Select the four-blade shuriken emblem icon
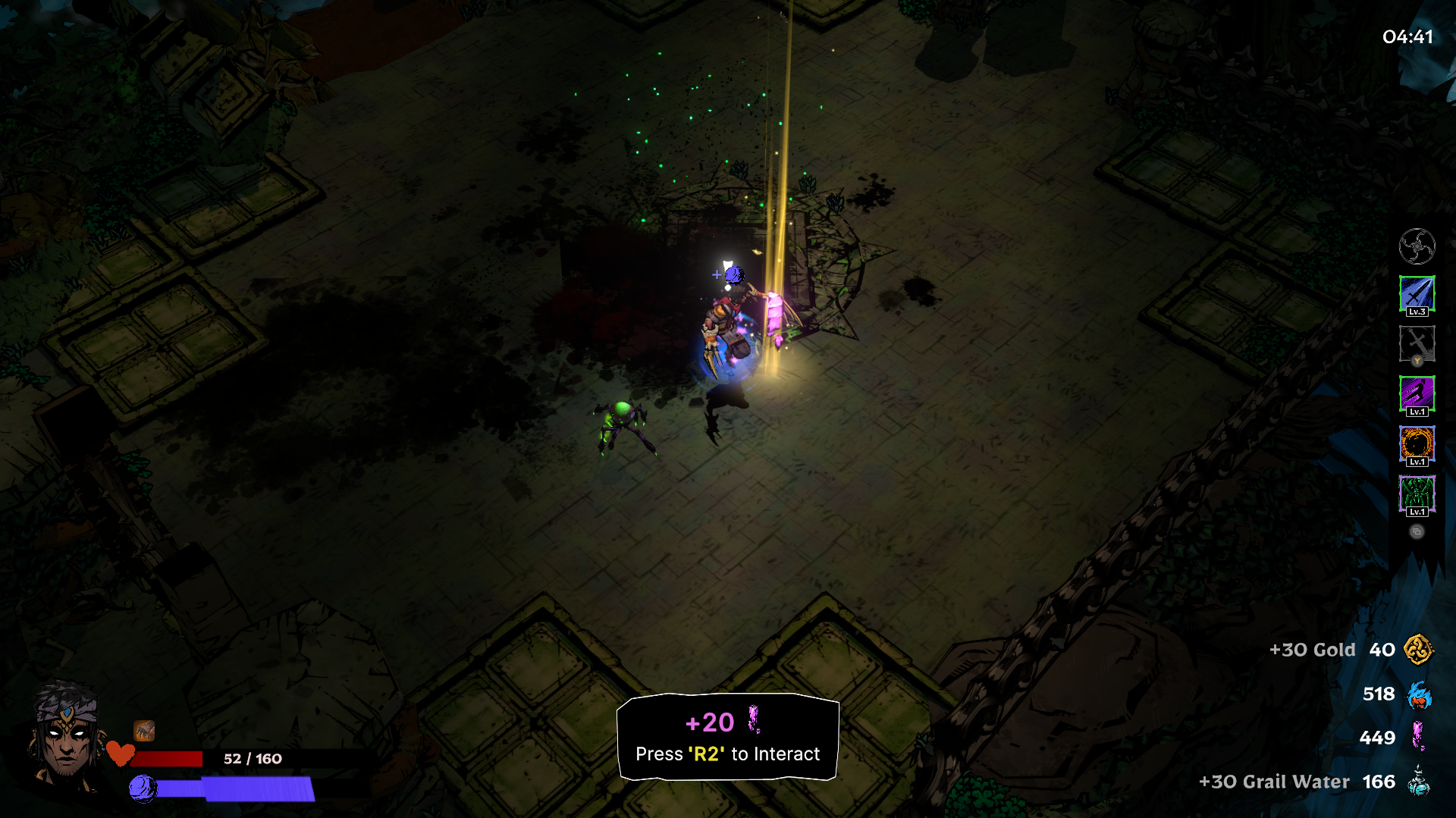This screenshot has height=818, width=1456. [1417, 246]
